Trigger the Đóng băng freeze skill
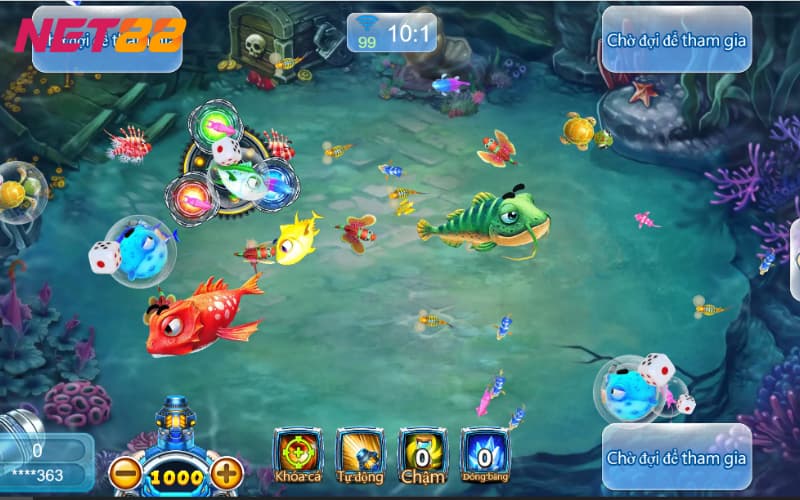800x500 pixels. pos(484,456)
